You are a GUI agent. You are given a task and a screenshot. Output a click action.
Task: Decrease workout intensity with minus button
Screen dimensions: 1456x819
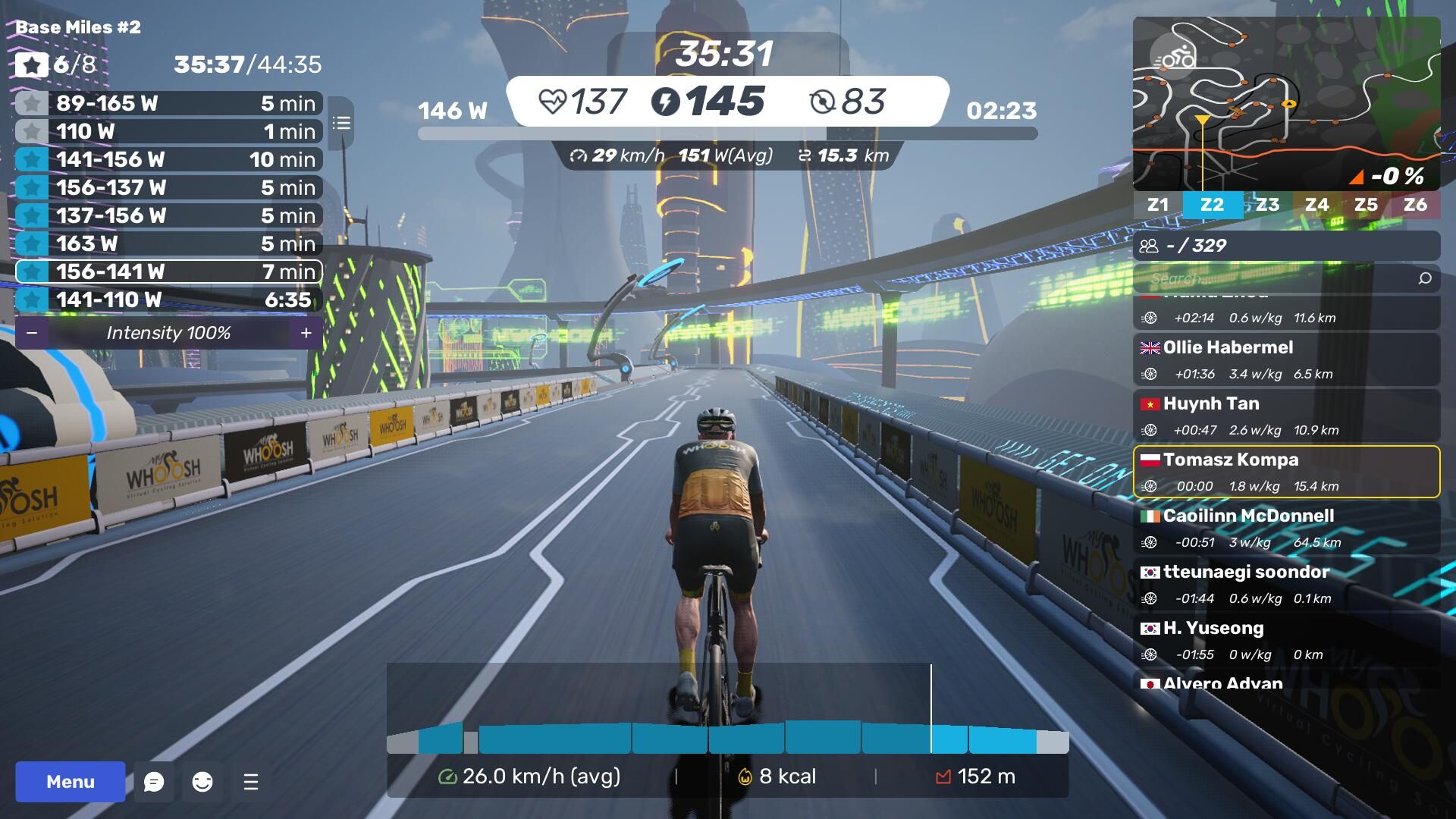point(32,333)
